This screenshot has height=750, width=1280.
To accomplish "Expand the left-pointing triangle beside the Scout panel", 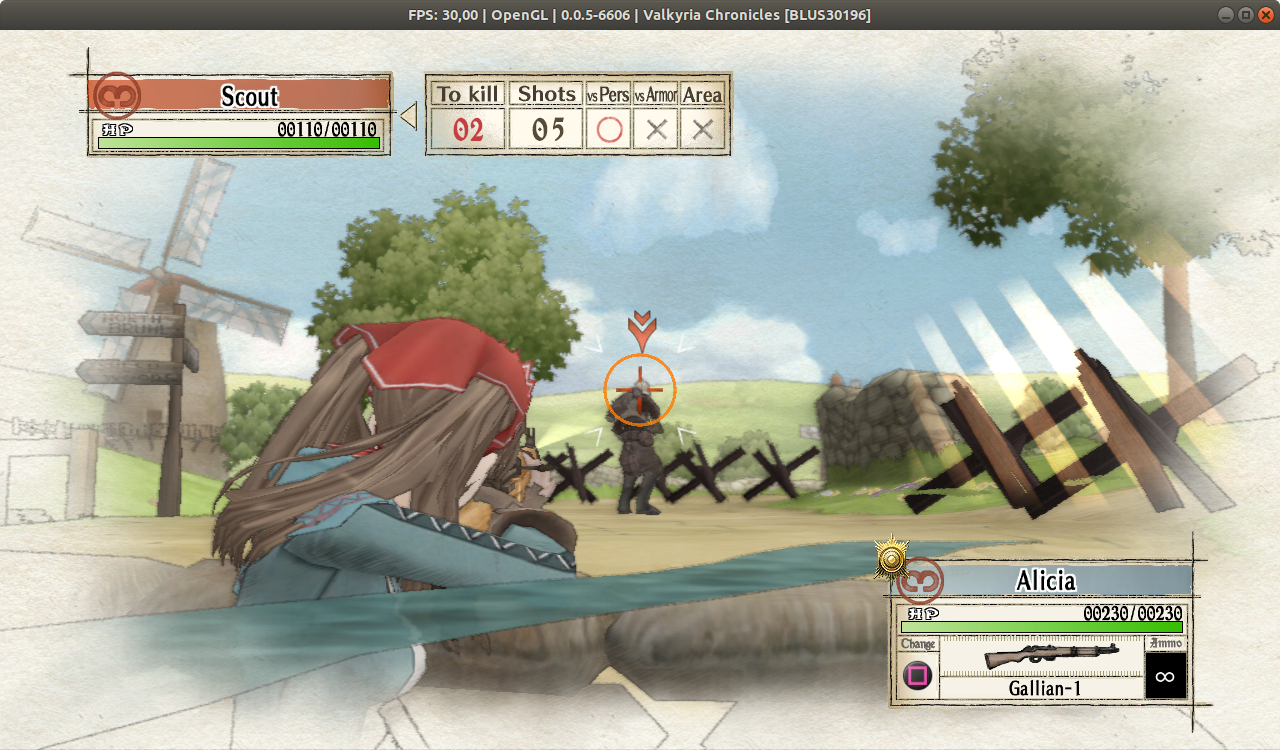I will (x=408, y=114).
